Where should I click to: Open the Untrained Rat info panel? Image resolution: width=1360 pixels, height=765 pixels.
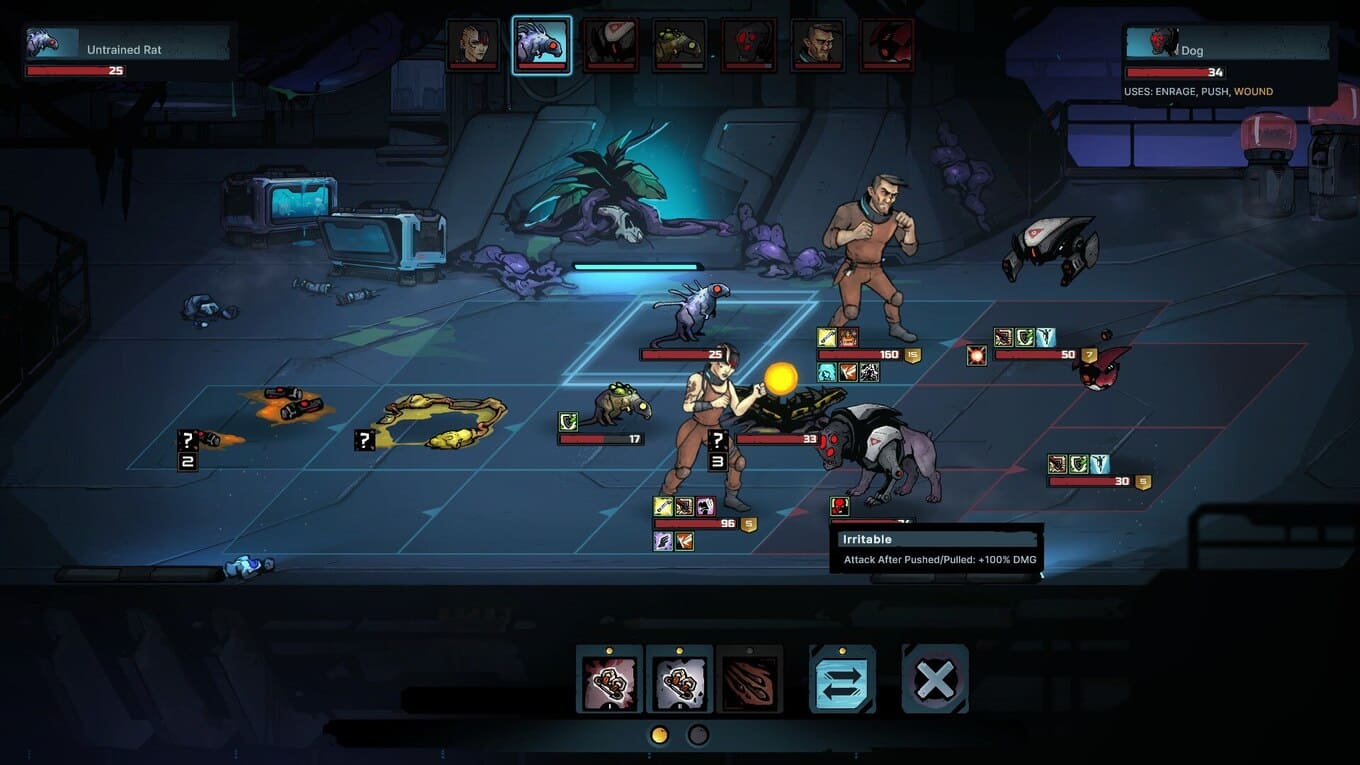pyautogui.click(x=127, y=49)
